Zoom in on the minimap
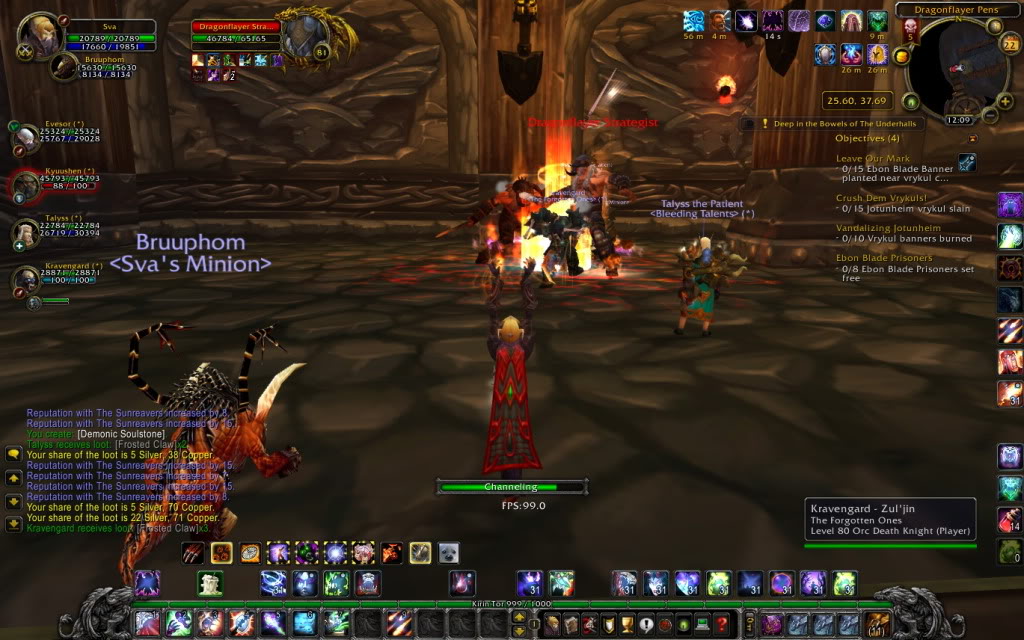The height and width of the screenshot is (640, 1024). tap(1004, 100)
